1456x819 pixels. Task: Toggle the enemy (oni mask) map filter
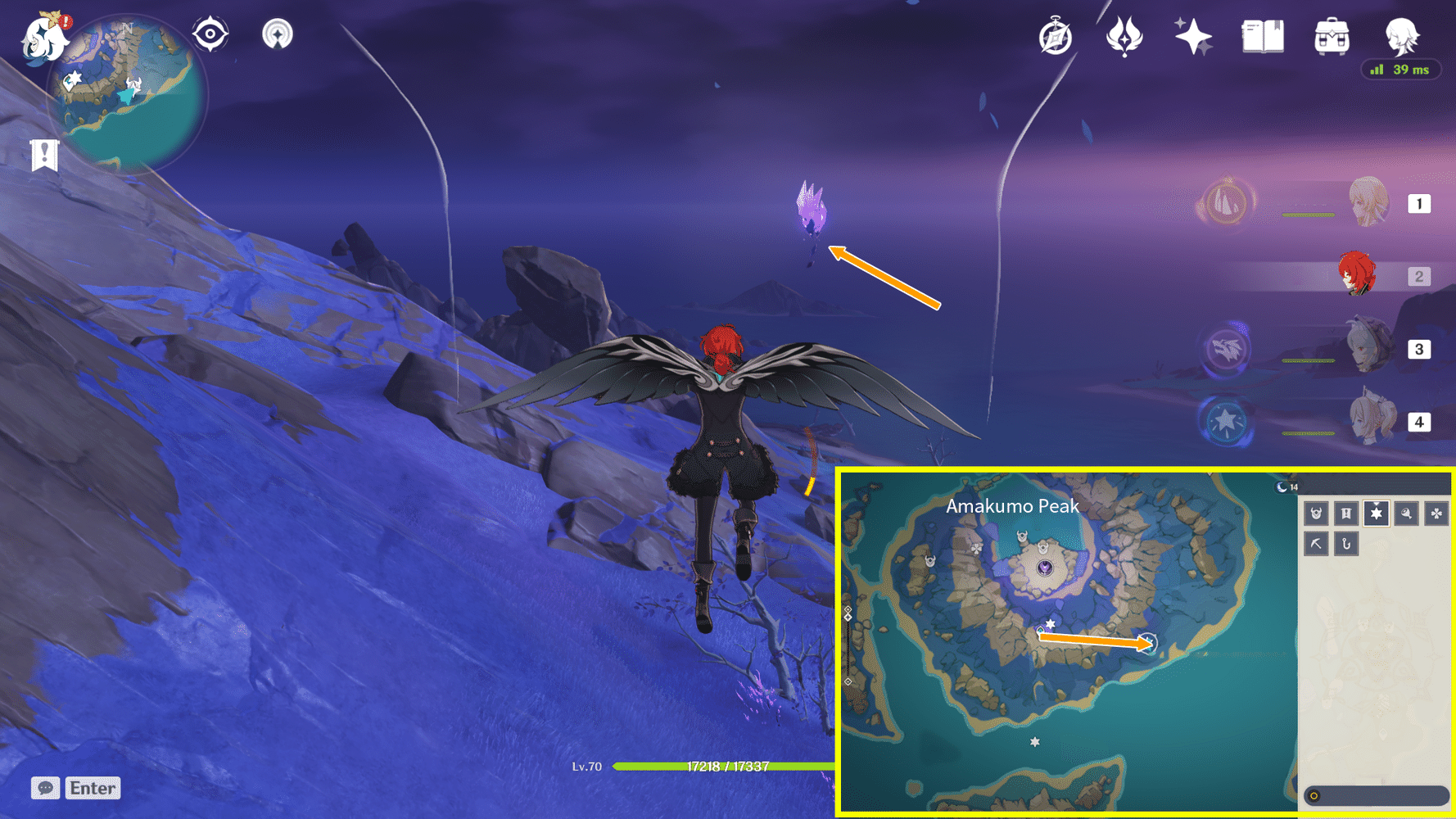tap(1316, 514)
